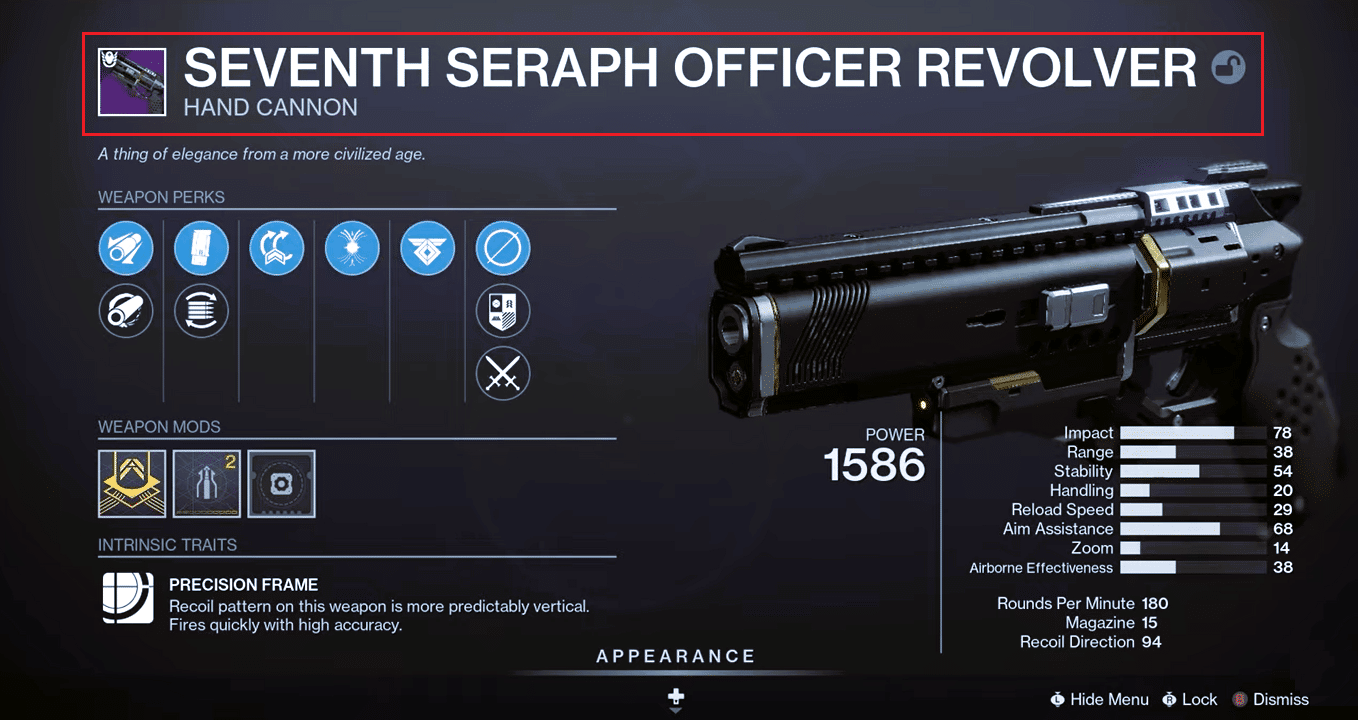Image resolution: width=1358 pixels, height=720 pixels.
Task: Click the empty mod socket
Action: coord(281,484)
